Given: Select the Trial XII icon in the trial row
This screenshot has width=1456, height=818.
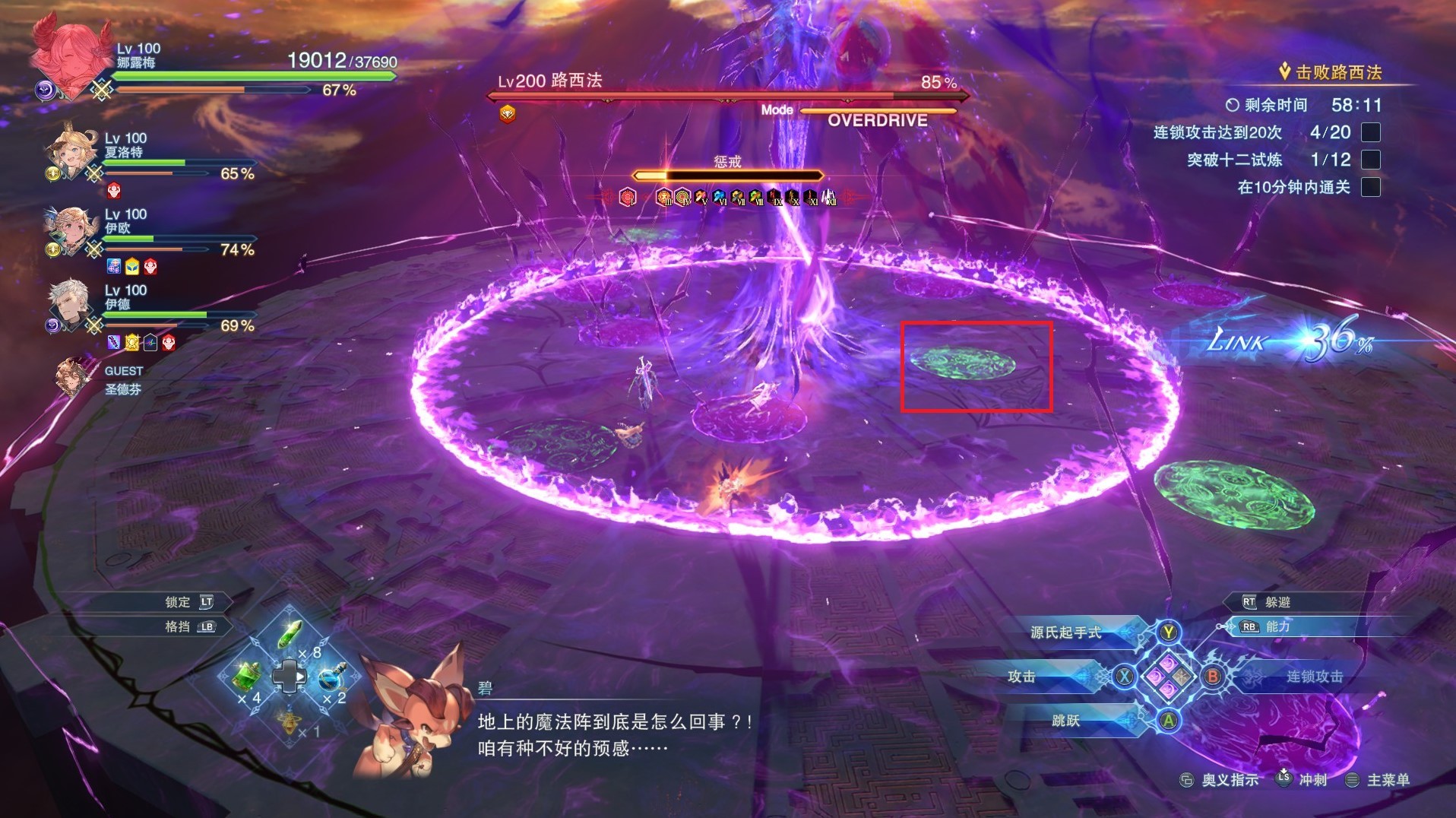Looking at the screenshot, I should tap(829, 196).
